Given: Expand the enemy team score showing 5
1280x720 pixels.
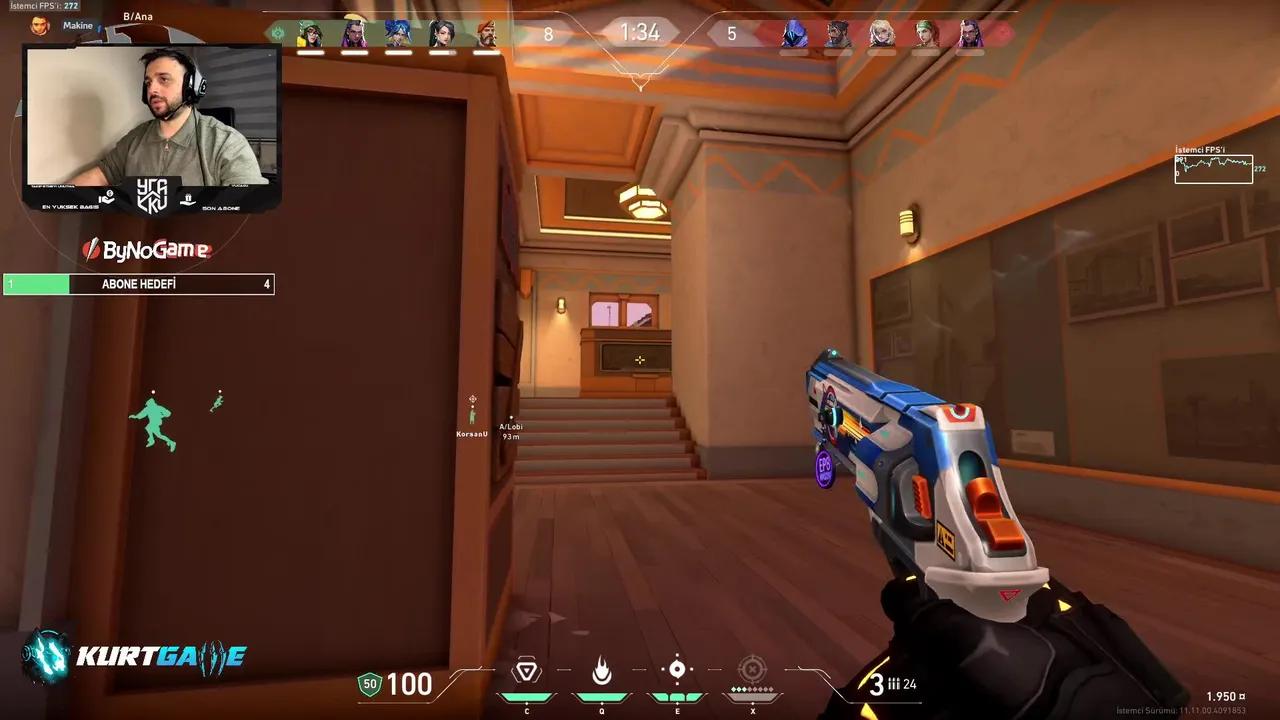Looking at the screenshot, I should click(x=733, y=33).
